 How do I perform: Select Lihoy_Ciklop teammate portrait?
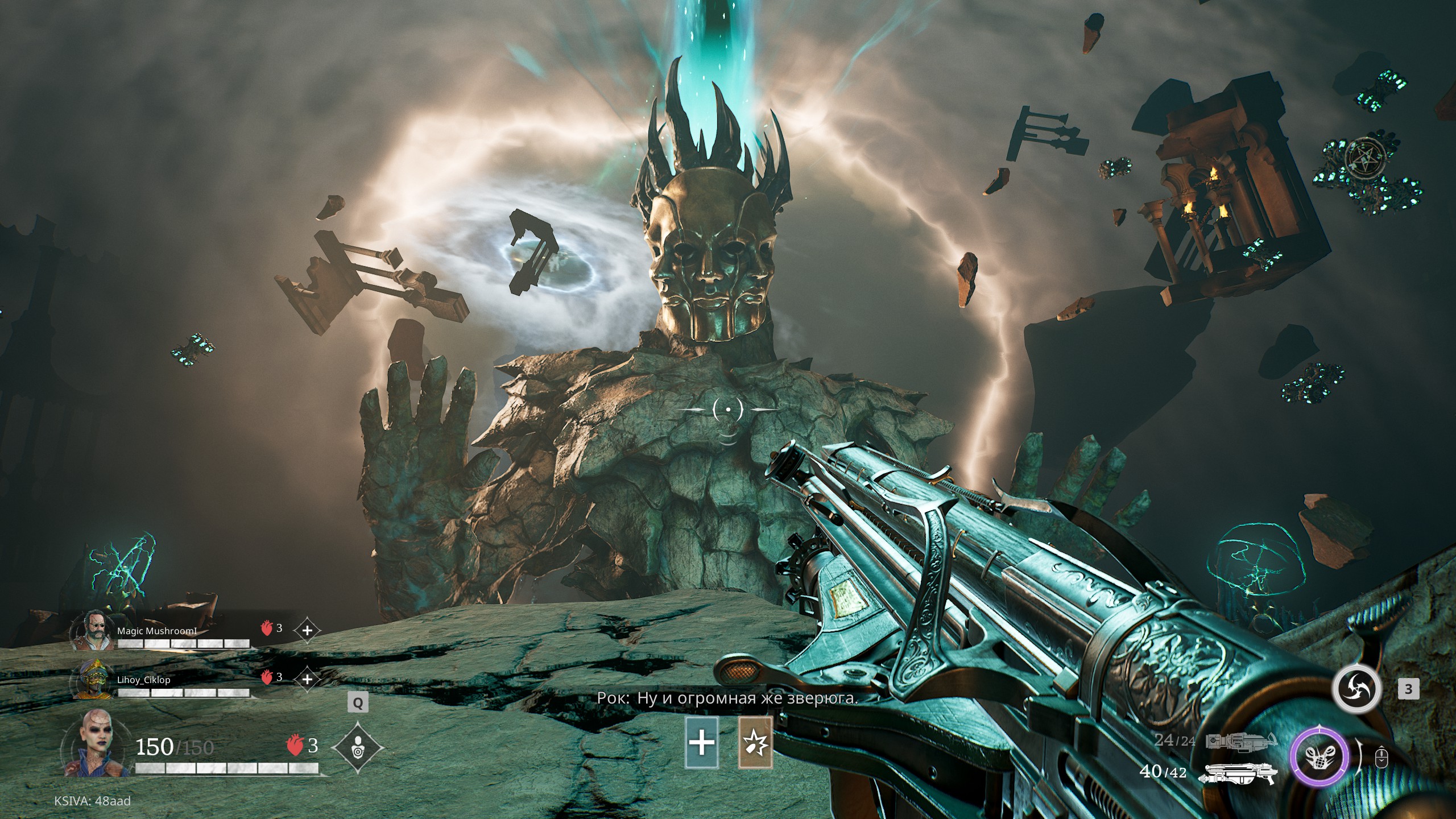(x=93, y=680)
